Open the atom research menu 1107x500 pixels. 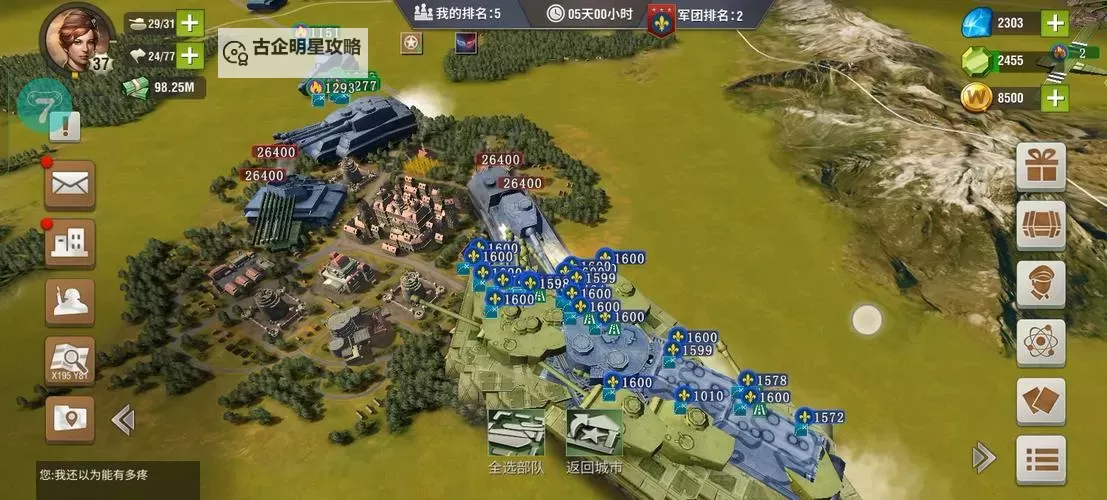pyautogui.click(x=1041, y=343)
